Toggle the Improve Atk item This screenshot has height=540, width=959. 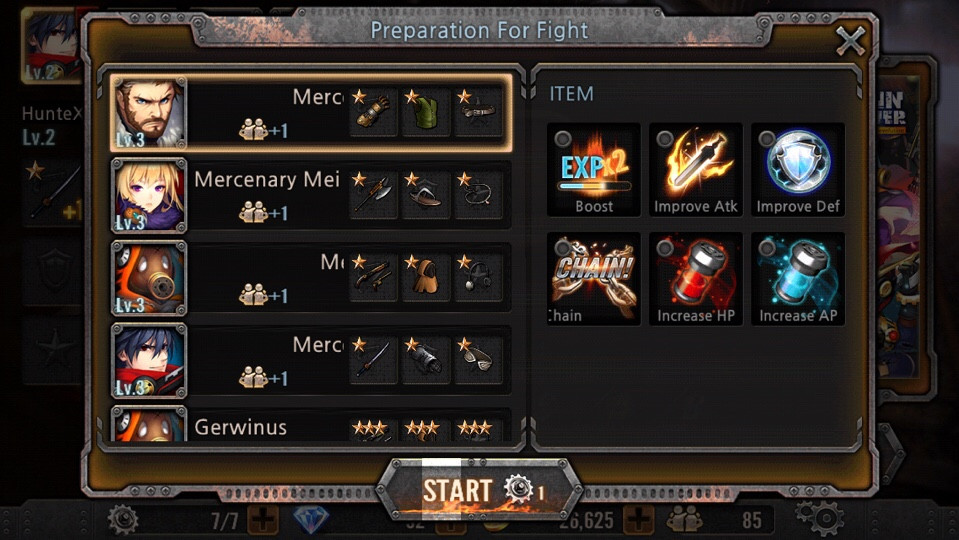pyautogui.click(x=696, y=169)
